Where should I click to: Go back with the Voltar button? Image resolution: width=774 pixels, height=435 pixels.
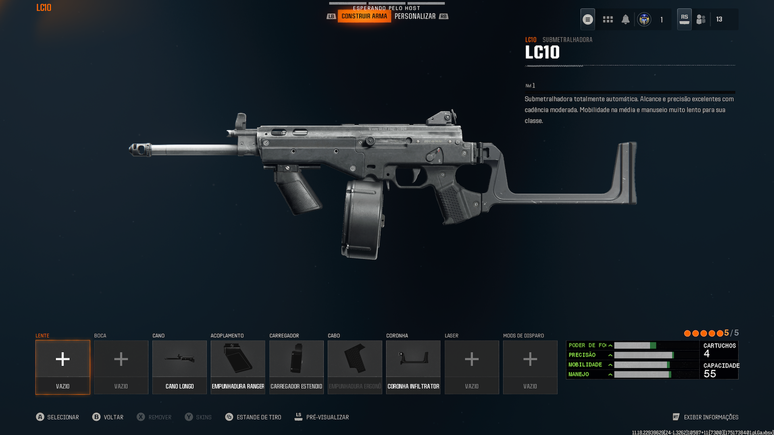click(x=108, y=417)
